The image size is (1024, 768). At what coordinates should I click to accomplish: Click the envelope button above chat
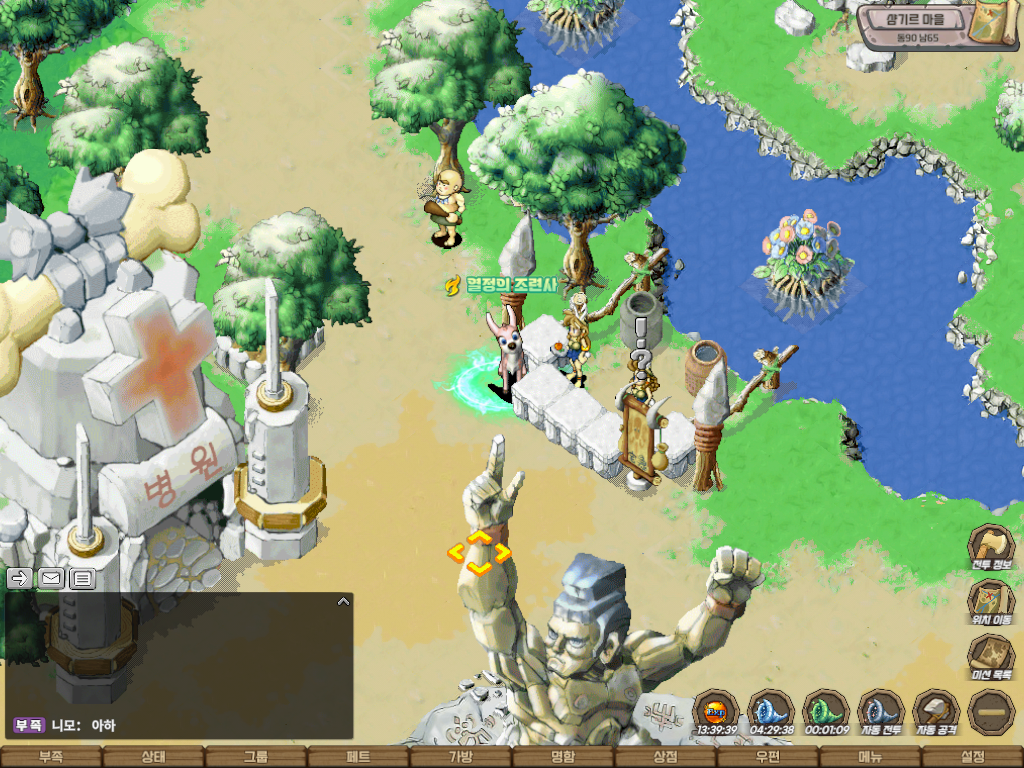51,578
